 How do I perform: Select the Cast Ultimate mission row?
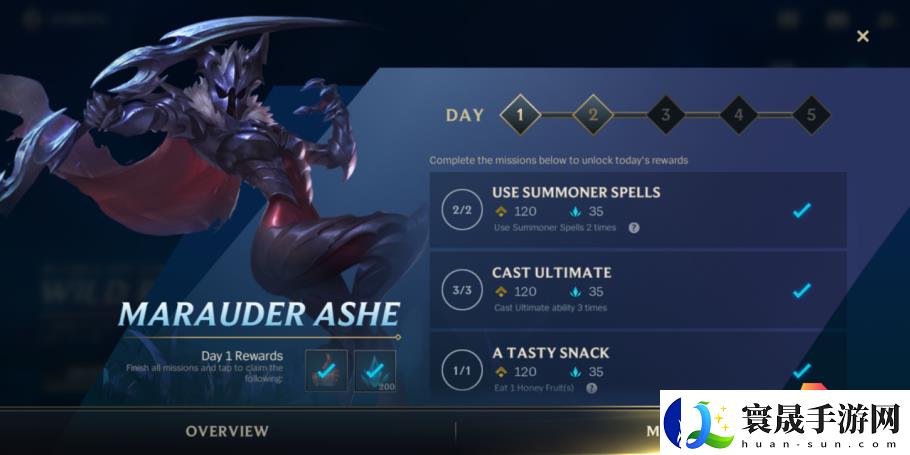coord(638,290)
